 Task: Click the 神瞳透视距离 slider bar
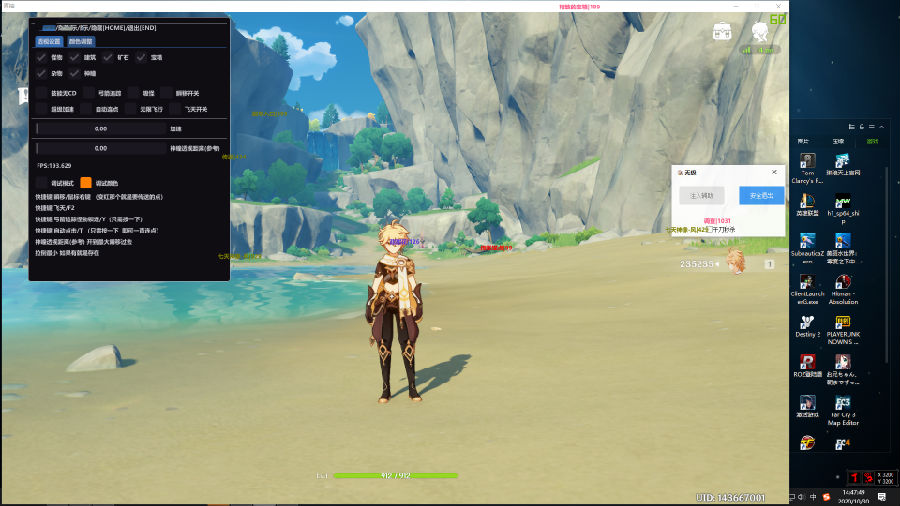pyautogui.click(x=100, y=148)
